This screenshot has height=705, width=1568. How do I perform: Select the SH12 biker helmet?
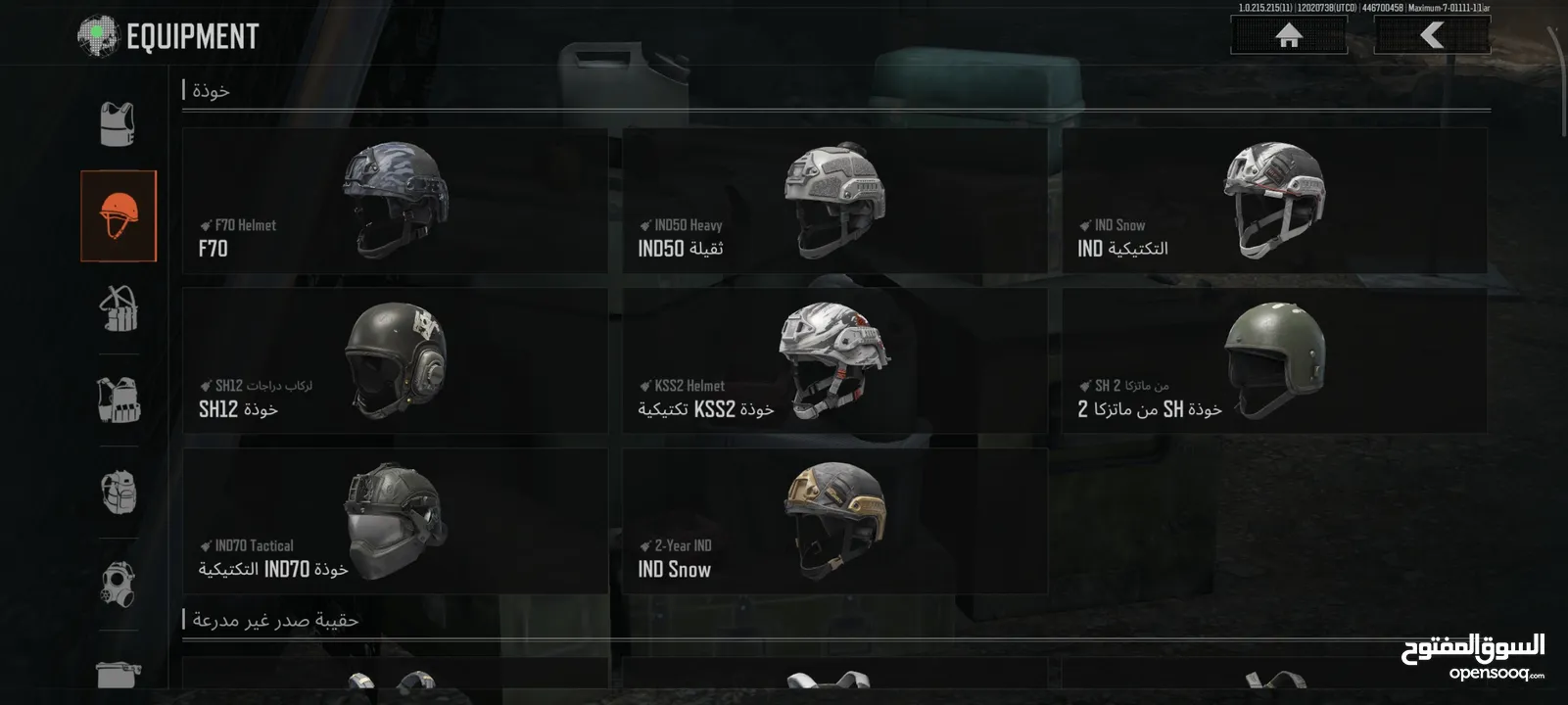click(395, 360)
